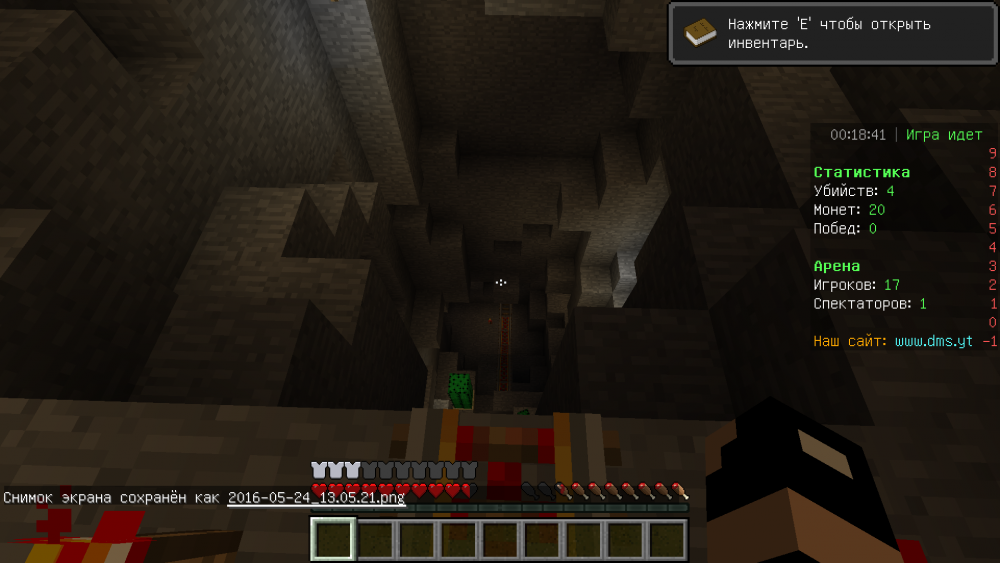This screenshot has width=1000, height=563.
Task: Click the inventory hint toast with book icon
Action: (x=832, y=34)
